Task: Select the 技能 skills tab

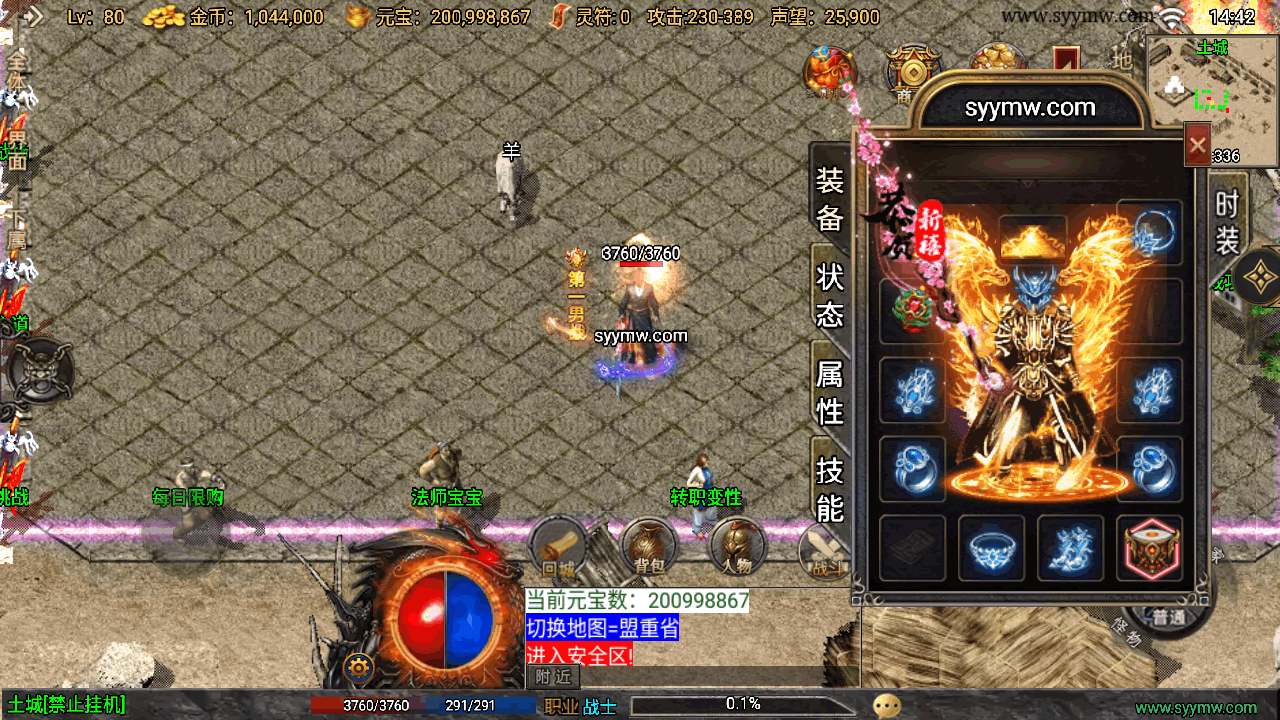Action: (830, 488)
